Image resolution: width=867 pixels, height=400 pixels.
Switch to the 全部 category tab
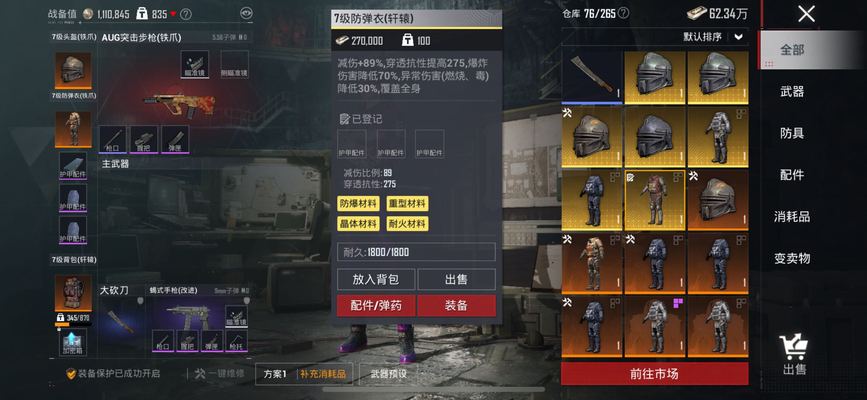[792, 50]
